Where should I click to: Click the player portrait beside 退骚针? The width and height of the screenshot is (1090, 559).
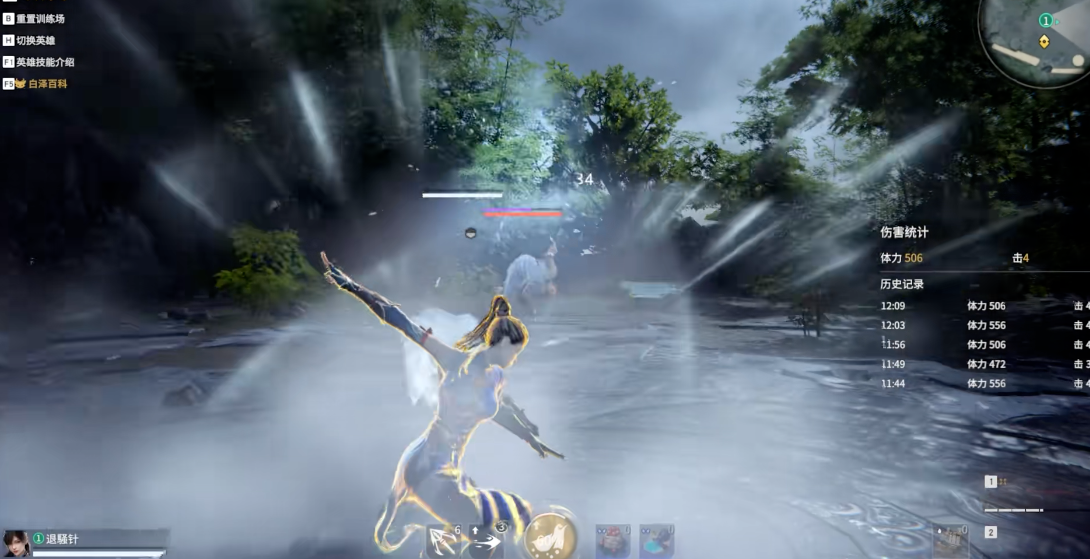[16, 543]
